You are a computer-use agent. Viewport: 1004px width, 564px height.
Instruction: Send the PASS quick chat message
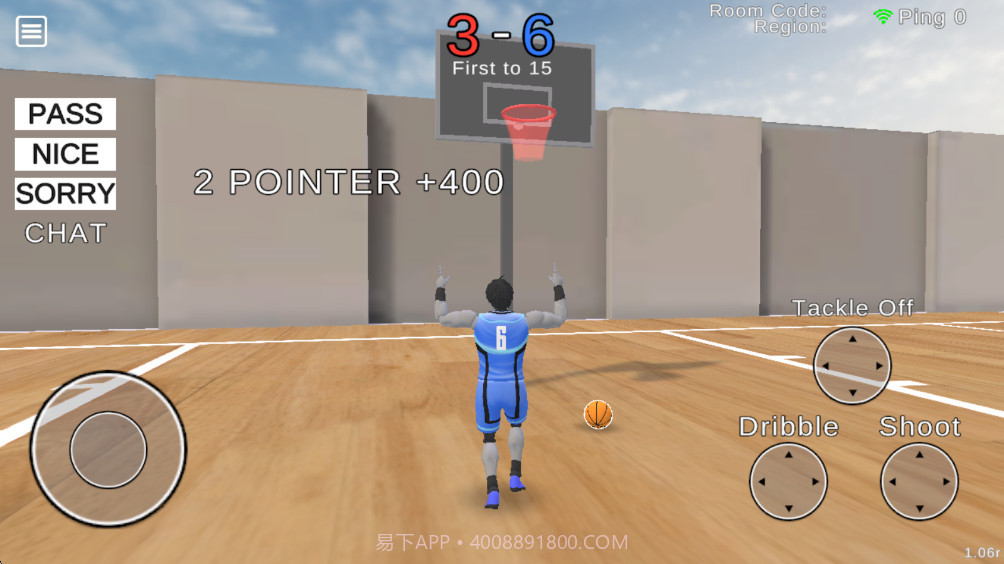[65, 114]
